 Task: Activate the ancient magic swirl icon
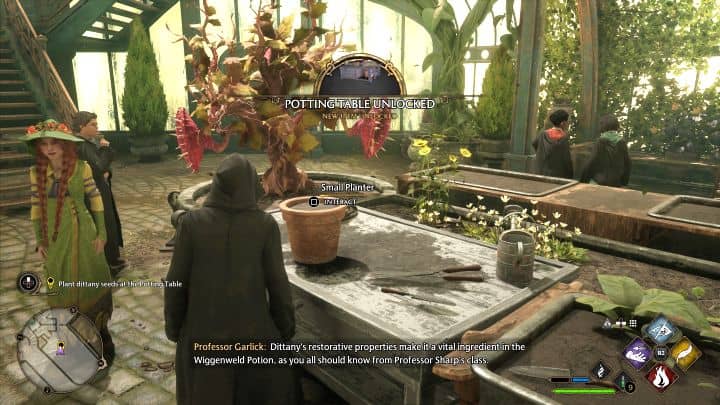[602, 369]
